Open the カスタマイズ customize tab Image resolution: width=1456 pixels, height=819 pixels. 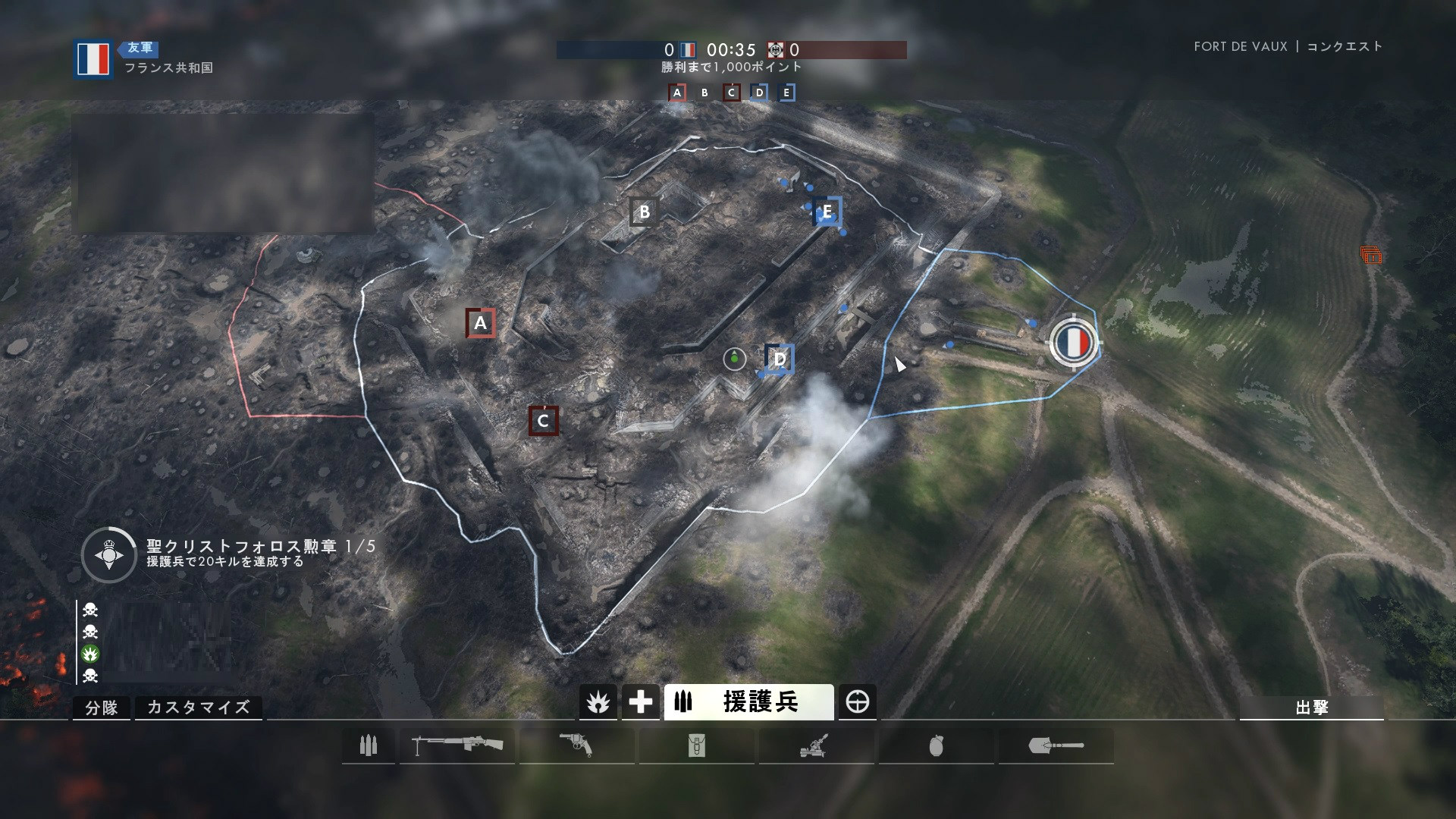click(x=198, y=708)
